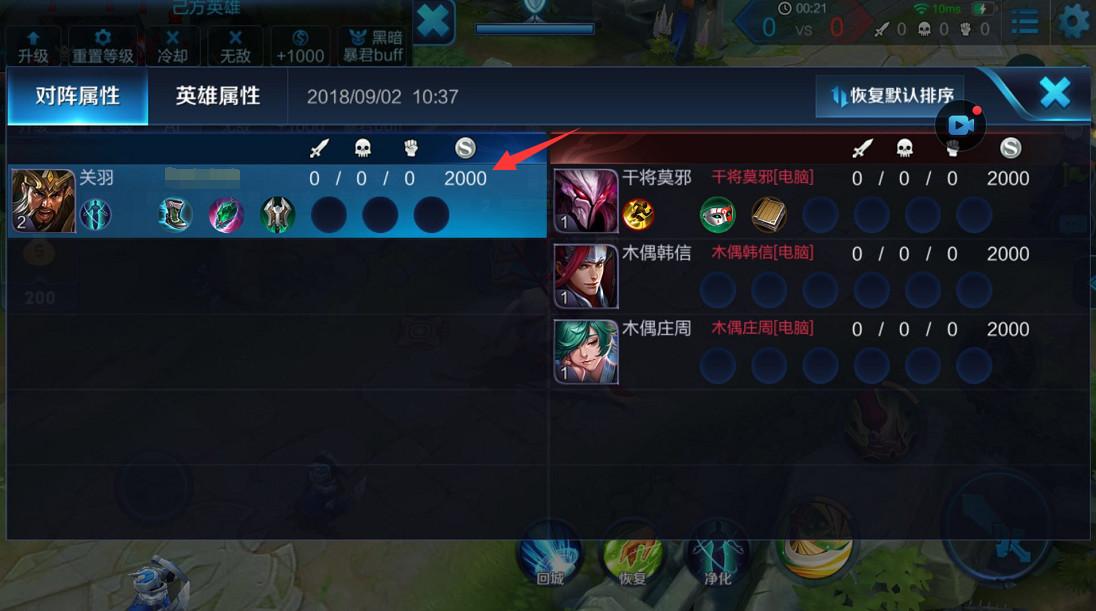The image size is (1096, 611).
Task: Apply the 黑暗暴君buff button
Action: coord(373,46)
